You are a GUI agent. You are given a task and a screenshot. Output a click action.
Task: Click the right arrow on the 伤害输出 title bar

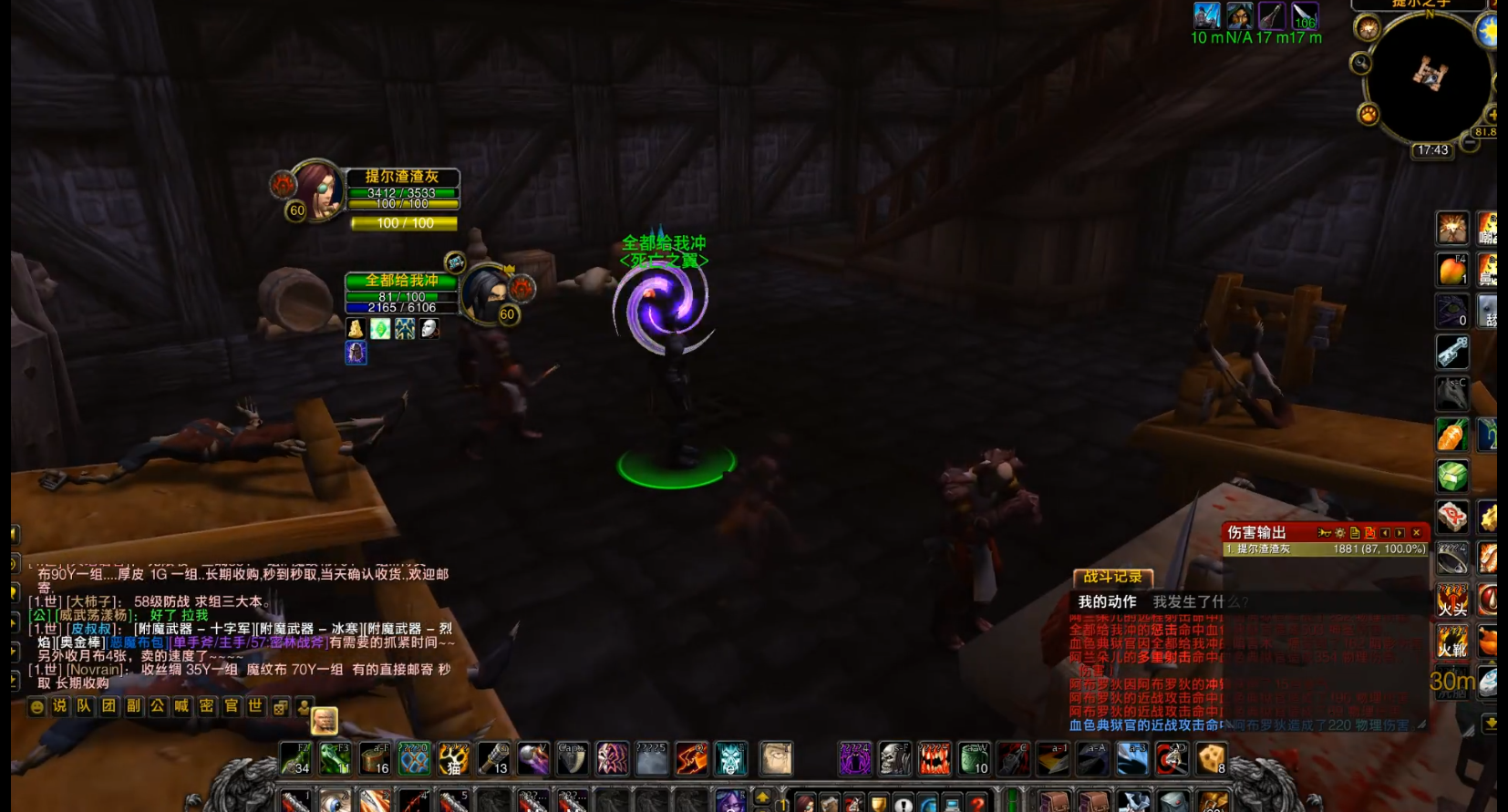coord(1399,532)
